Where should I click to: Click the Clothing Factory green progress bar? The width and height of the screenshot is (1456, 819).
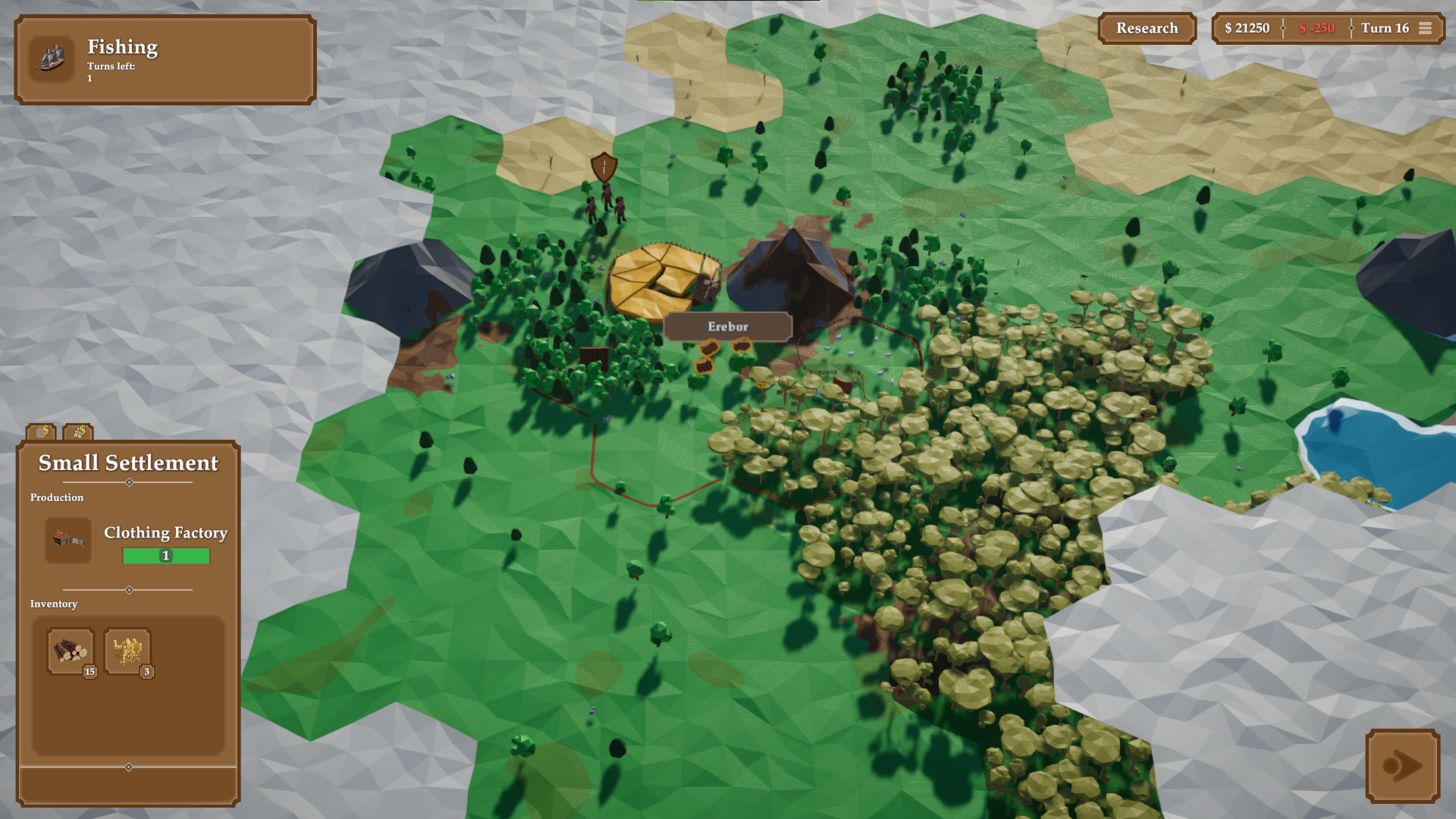coord(165,556)
